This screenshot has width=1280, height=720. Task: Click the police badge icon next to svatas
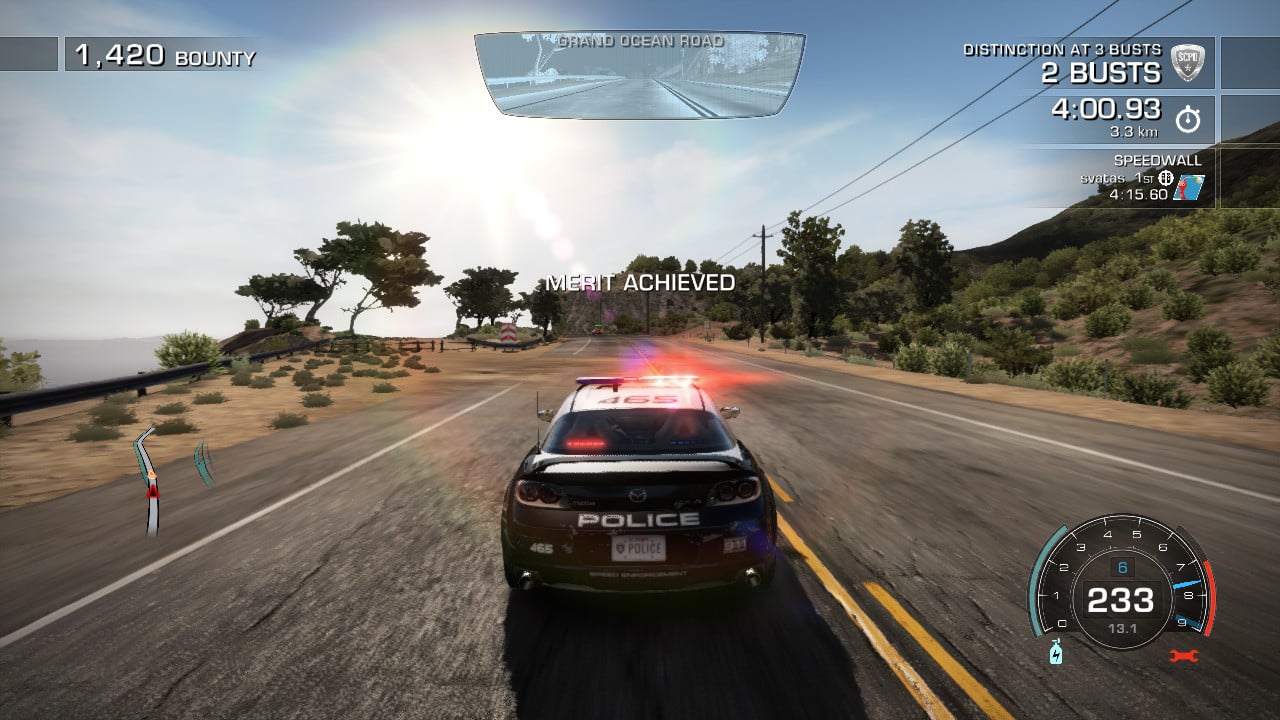(1167, 178)
